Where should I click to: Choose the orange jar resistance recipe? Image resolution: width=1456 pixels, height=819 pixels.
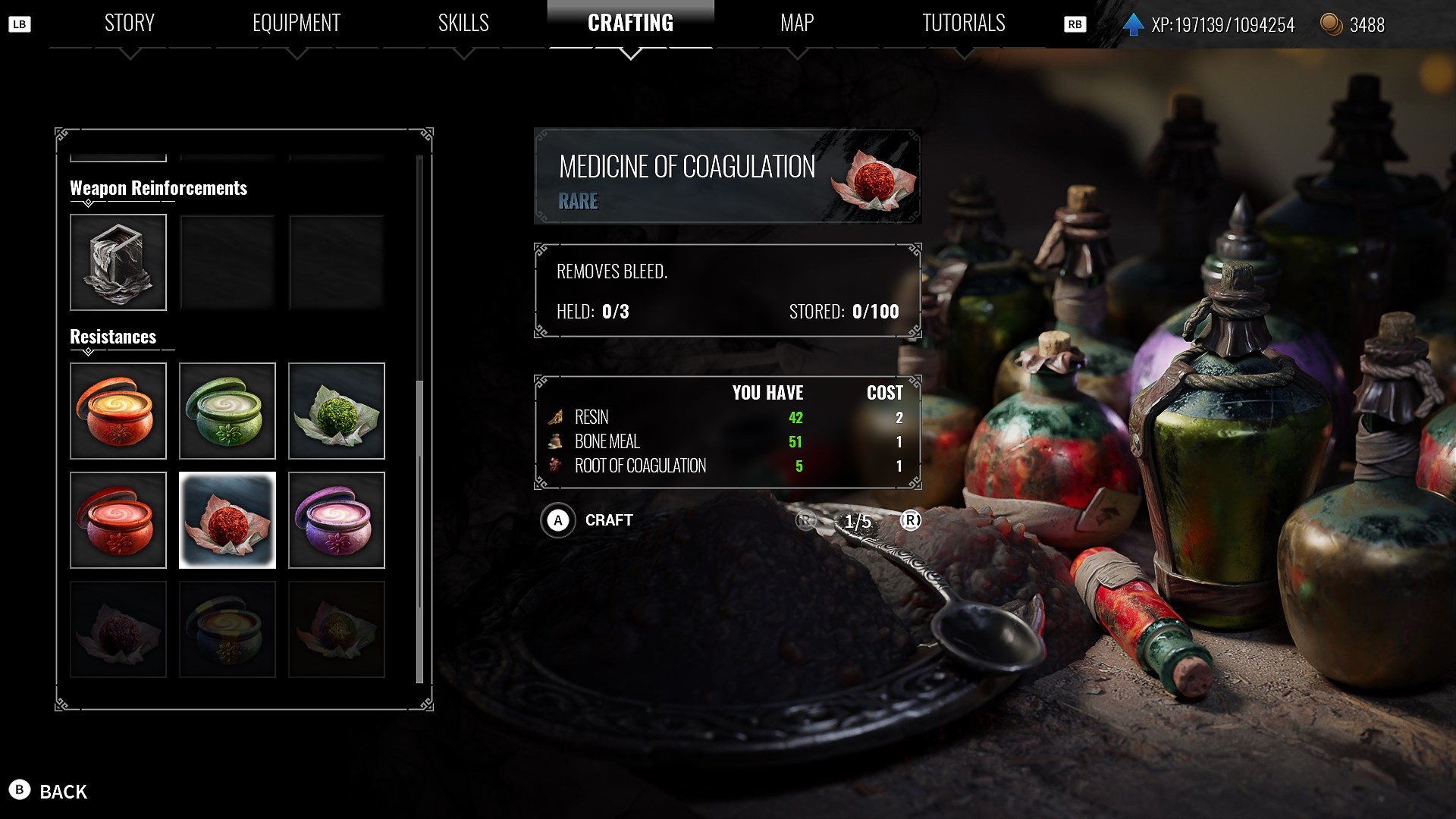(118, 411)
